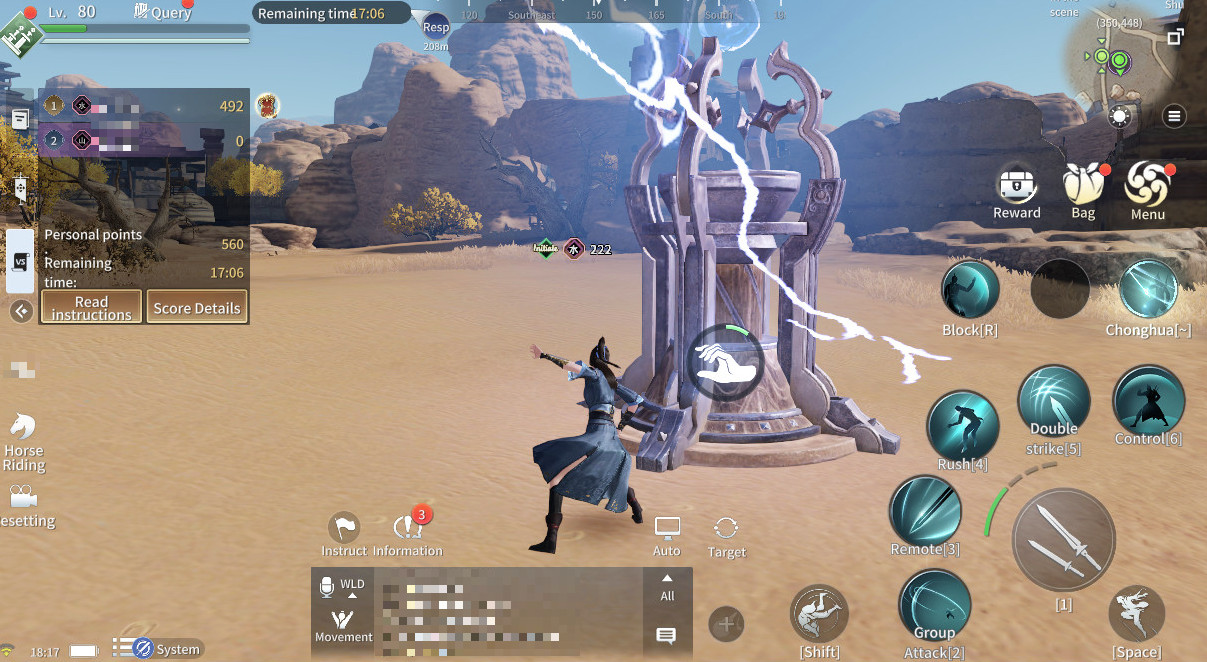Viewport: 1207px width, 662px height.
Task: Click the Query button
Action: tap(163, 12)
